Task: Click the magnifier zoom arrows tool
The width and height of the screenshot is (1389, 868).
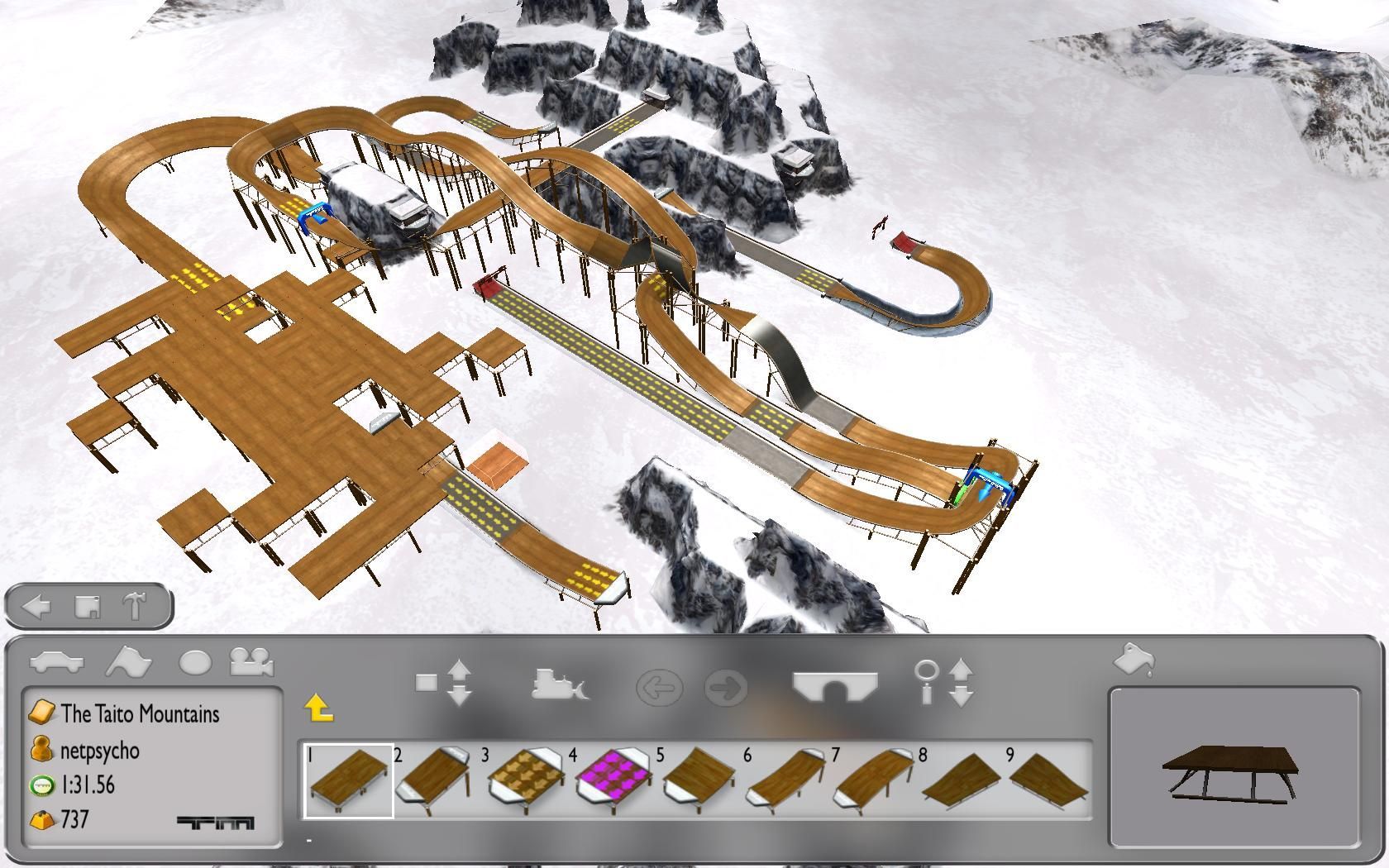Action: 944,683
